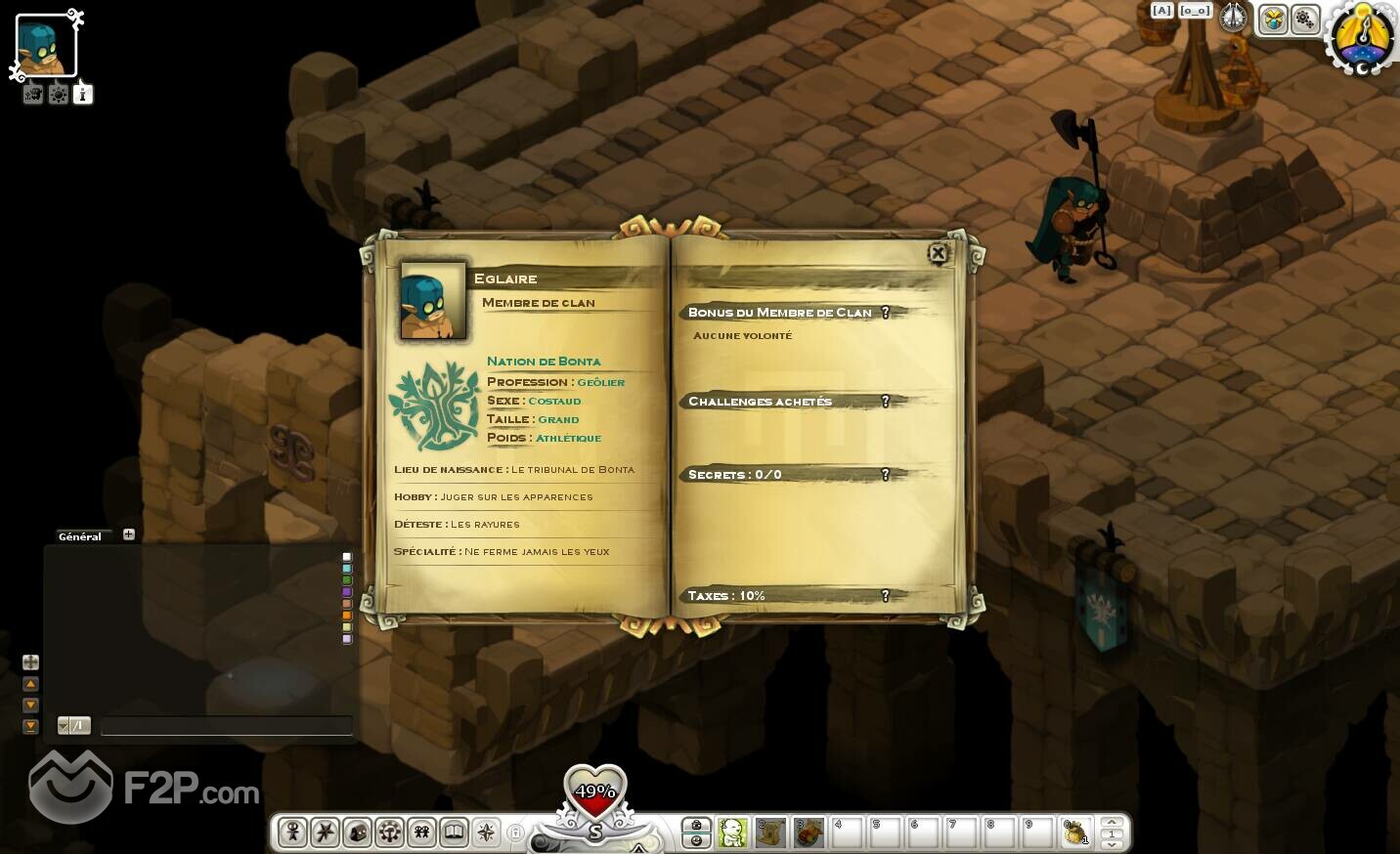This screenshot has height=854, width=1400.
Task: Add a new chat tab
Action: [x=129, y=534]
